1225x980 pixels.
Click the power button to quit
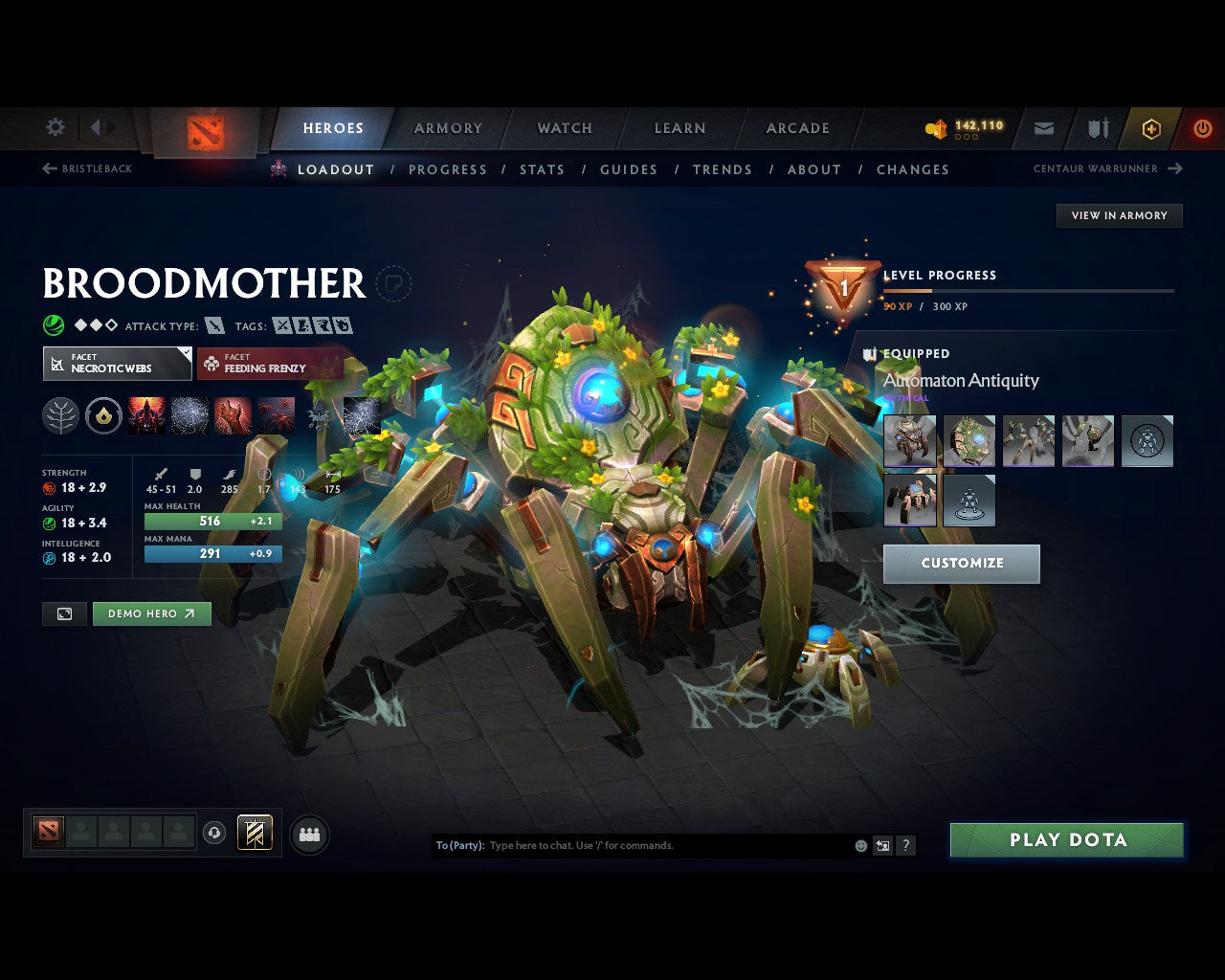(x=1202, y=128)
